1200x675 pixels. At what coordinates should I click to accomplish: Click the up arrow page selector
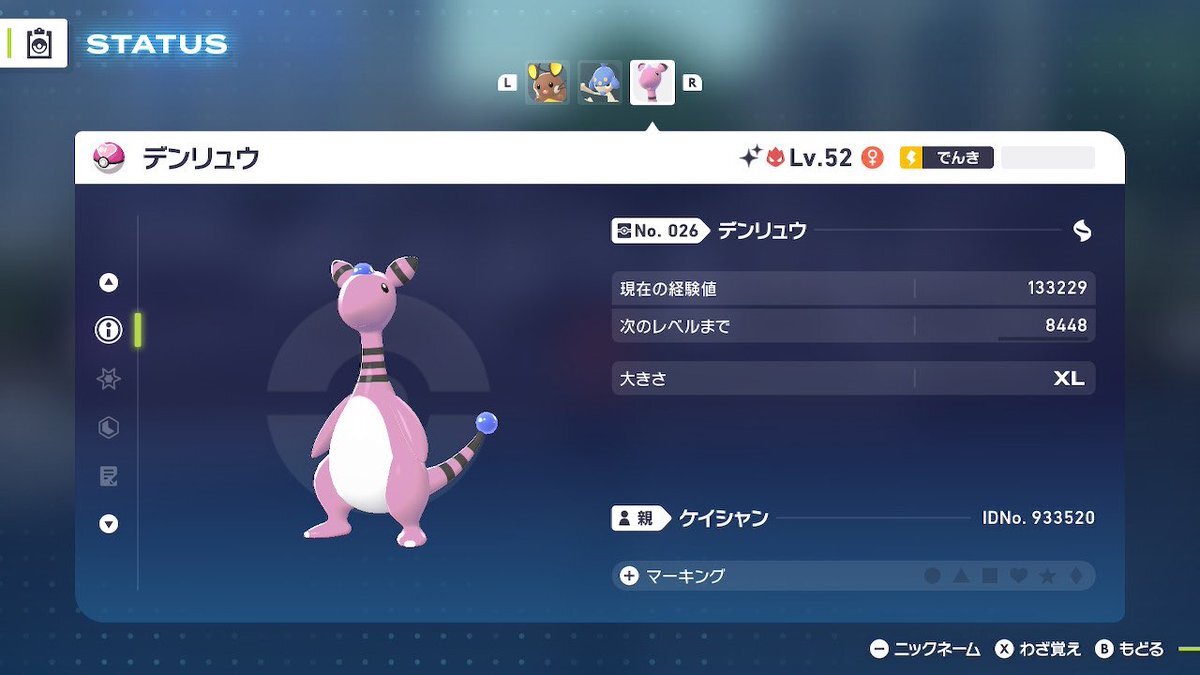coord(108,283)
